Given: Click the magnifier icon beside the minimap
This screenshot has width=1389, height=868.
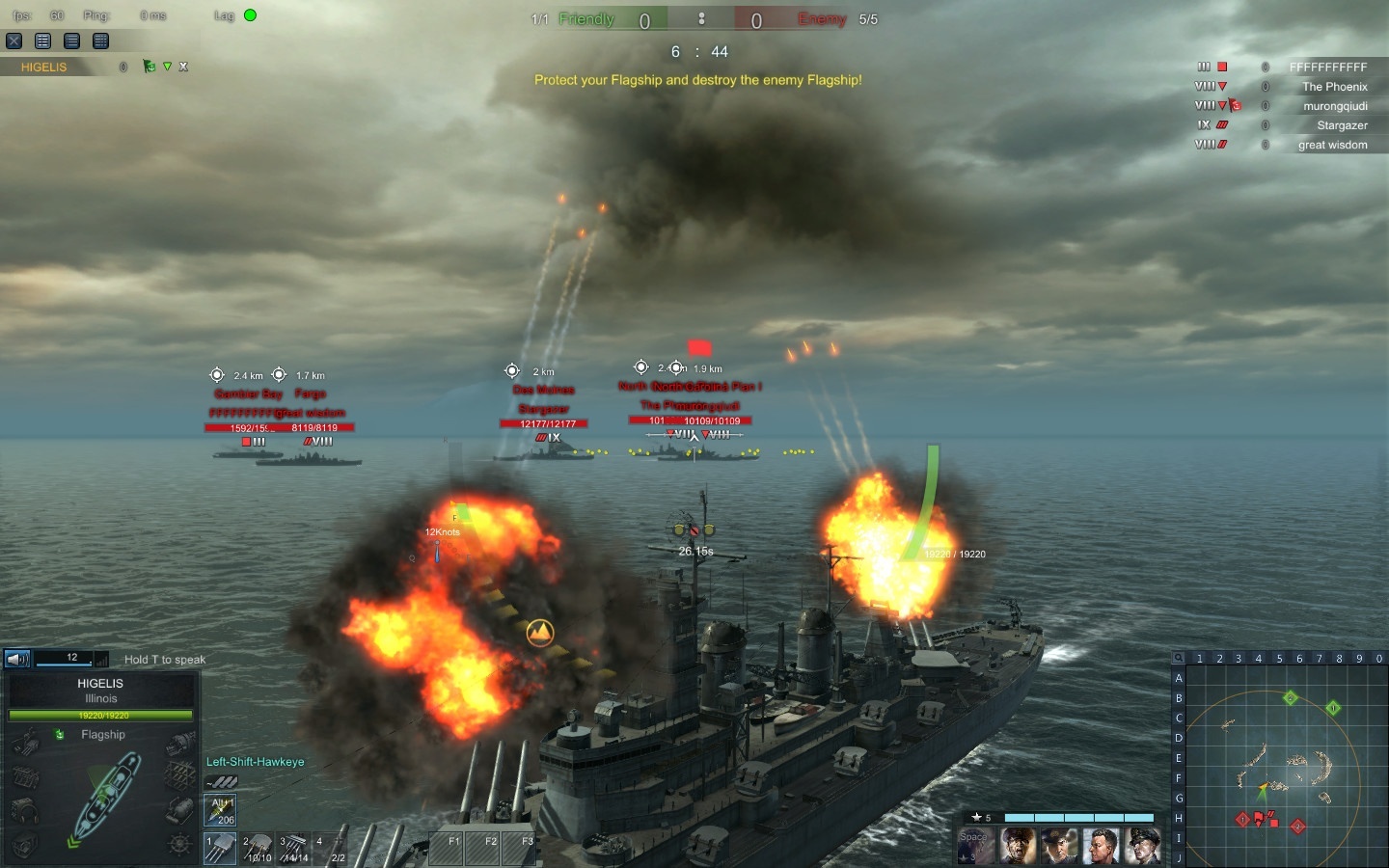Looking at the screenshot, I should click(1179, 658).
